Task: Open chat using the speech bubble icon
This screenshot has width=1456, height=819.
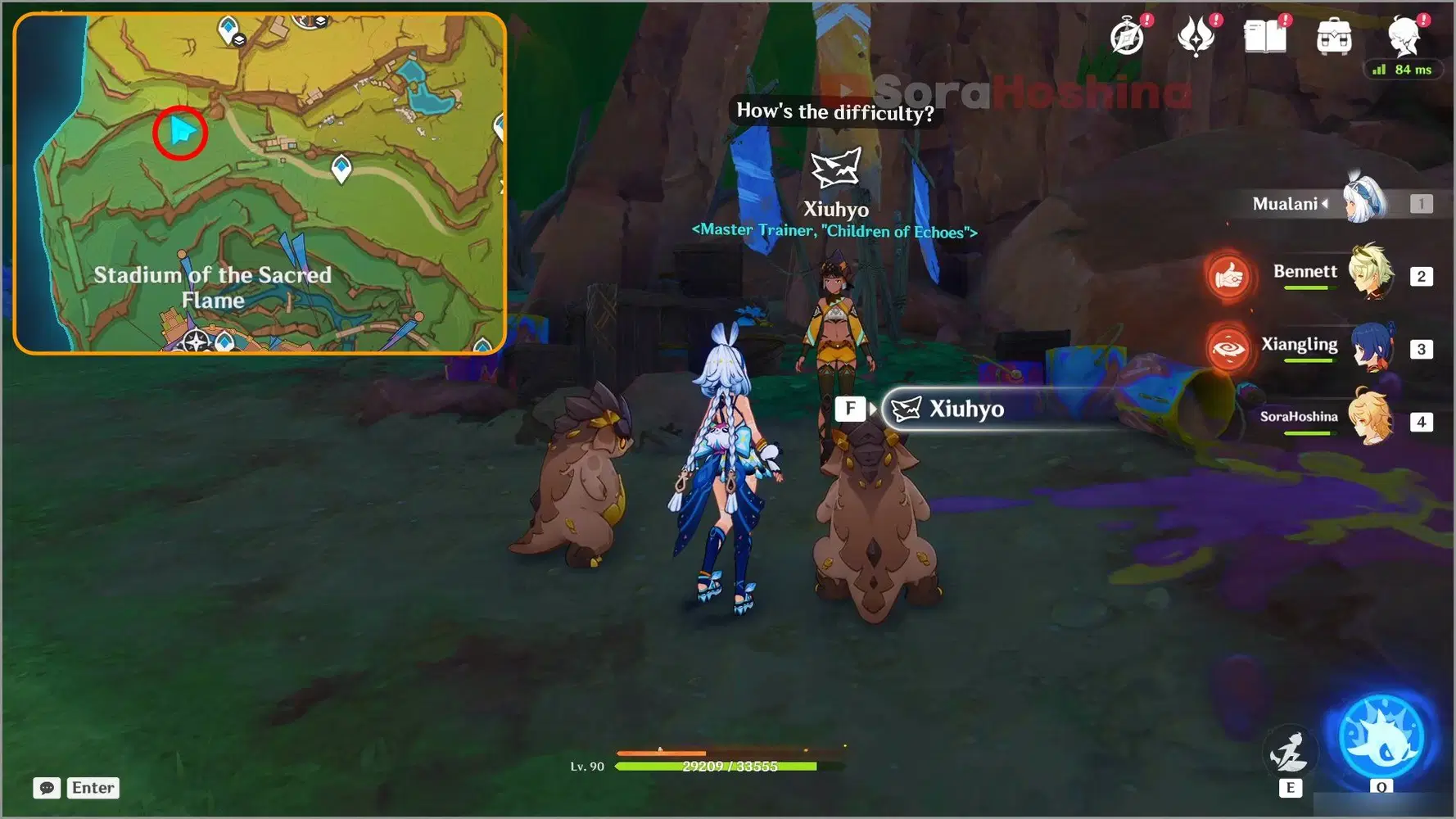Action: [x=47, y=788]
